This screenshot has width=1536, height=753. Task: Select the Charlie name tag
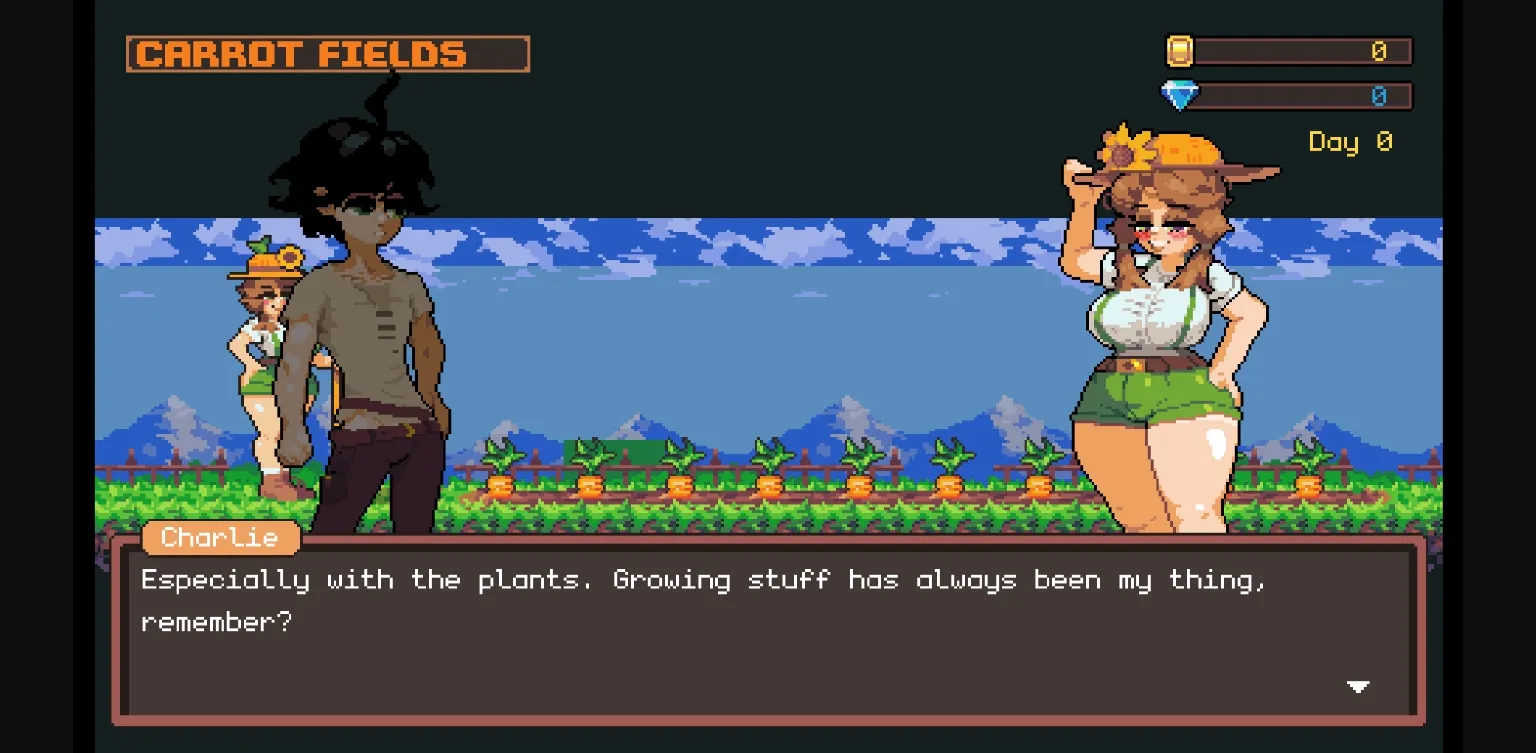219,538
